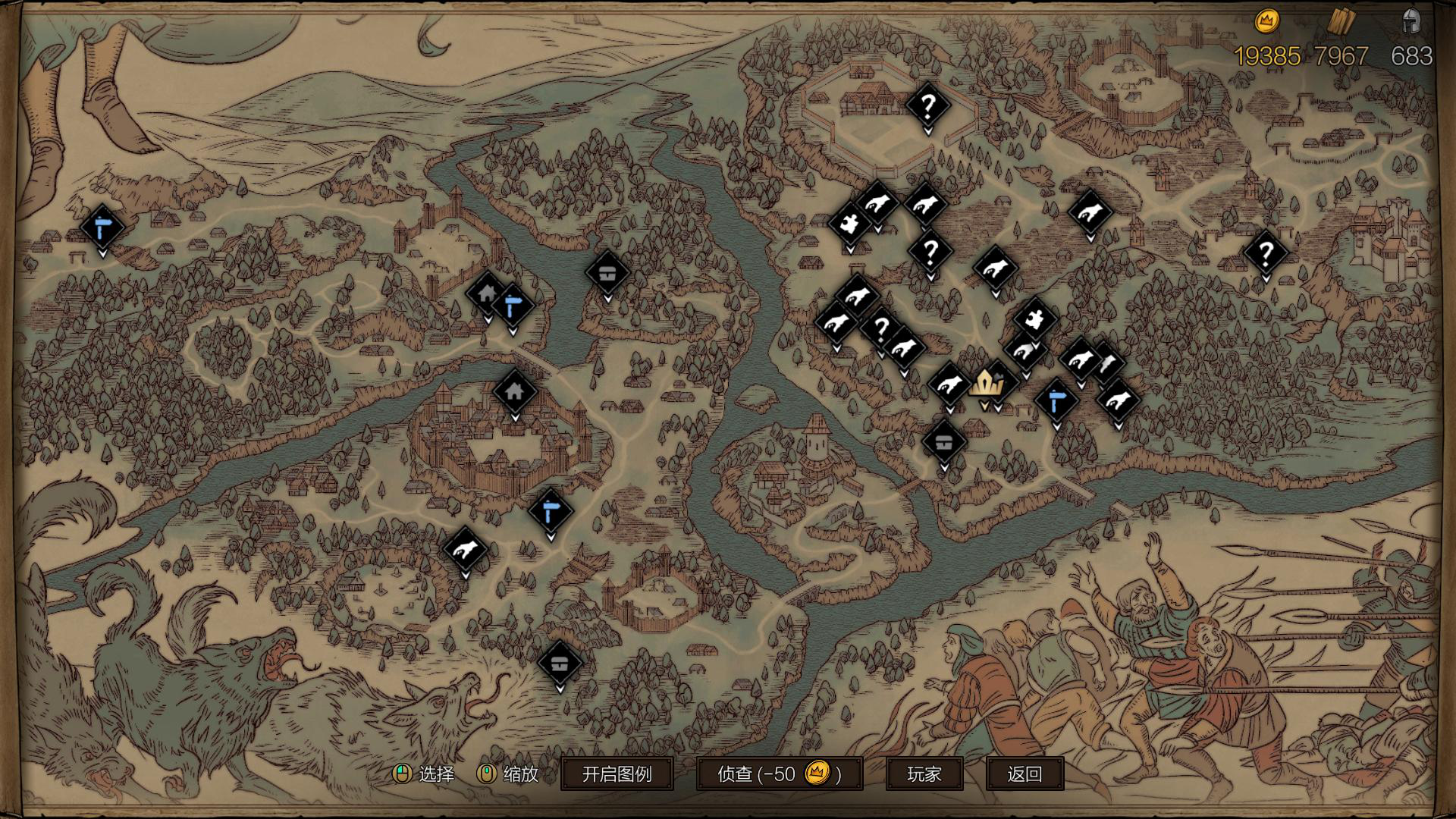Choose the blue signpost marker right of crown

[x=1056, y=400]
